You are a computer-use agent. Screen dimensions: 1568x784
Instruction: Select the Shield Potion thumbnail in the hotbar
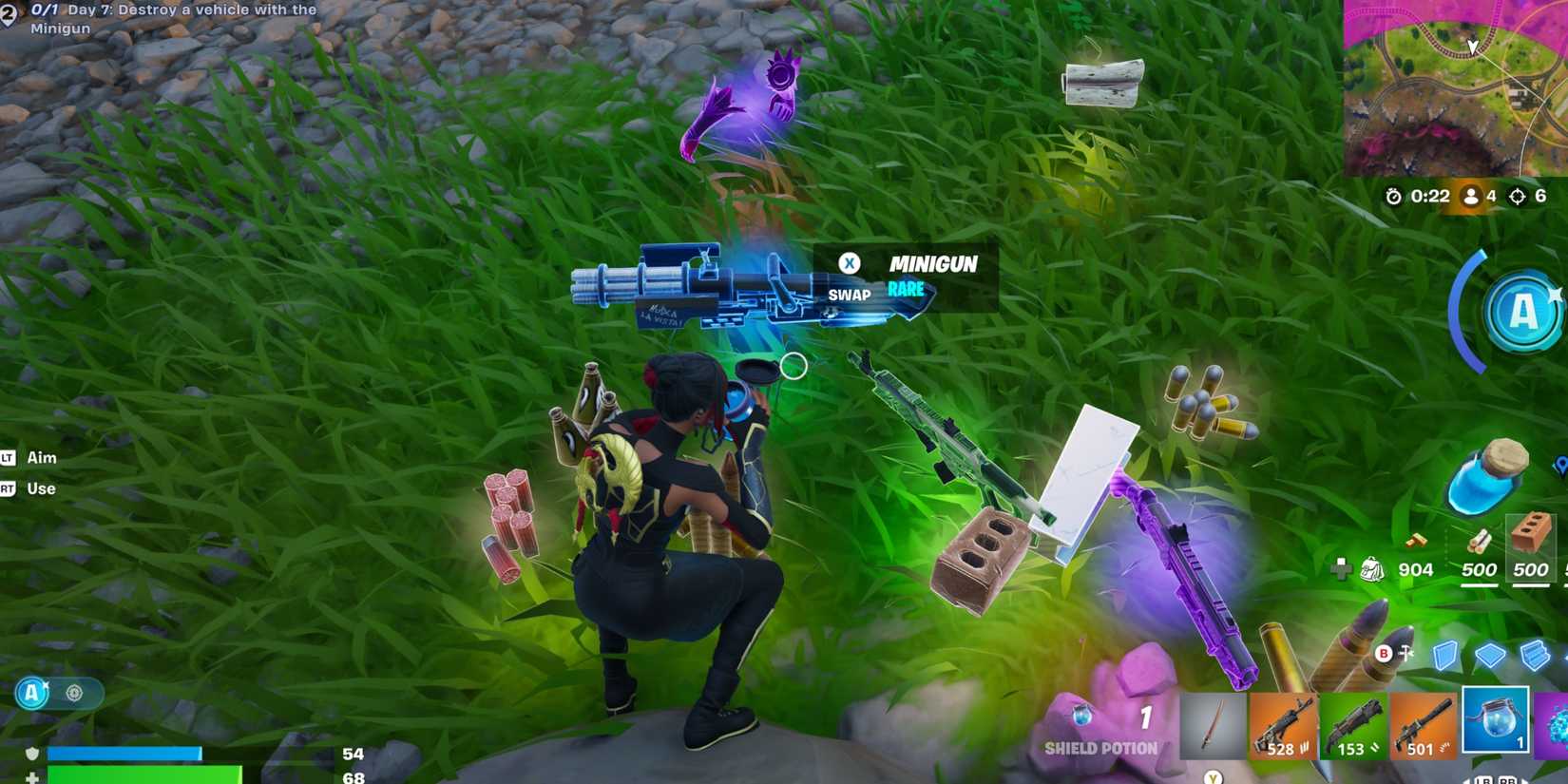(x=1496, y=724)
